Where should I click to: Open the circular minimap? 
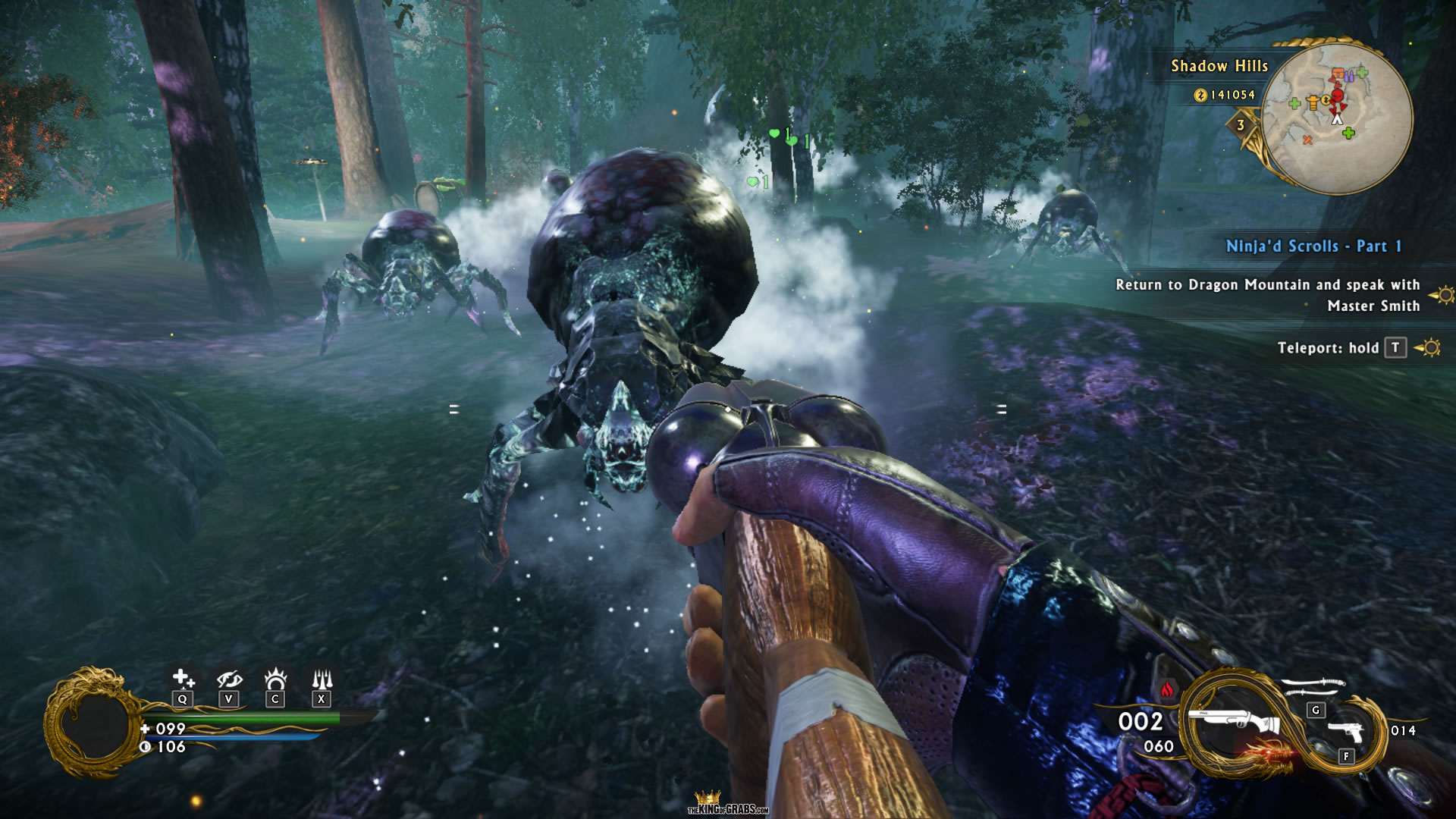point(1338,118)
